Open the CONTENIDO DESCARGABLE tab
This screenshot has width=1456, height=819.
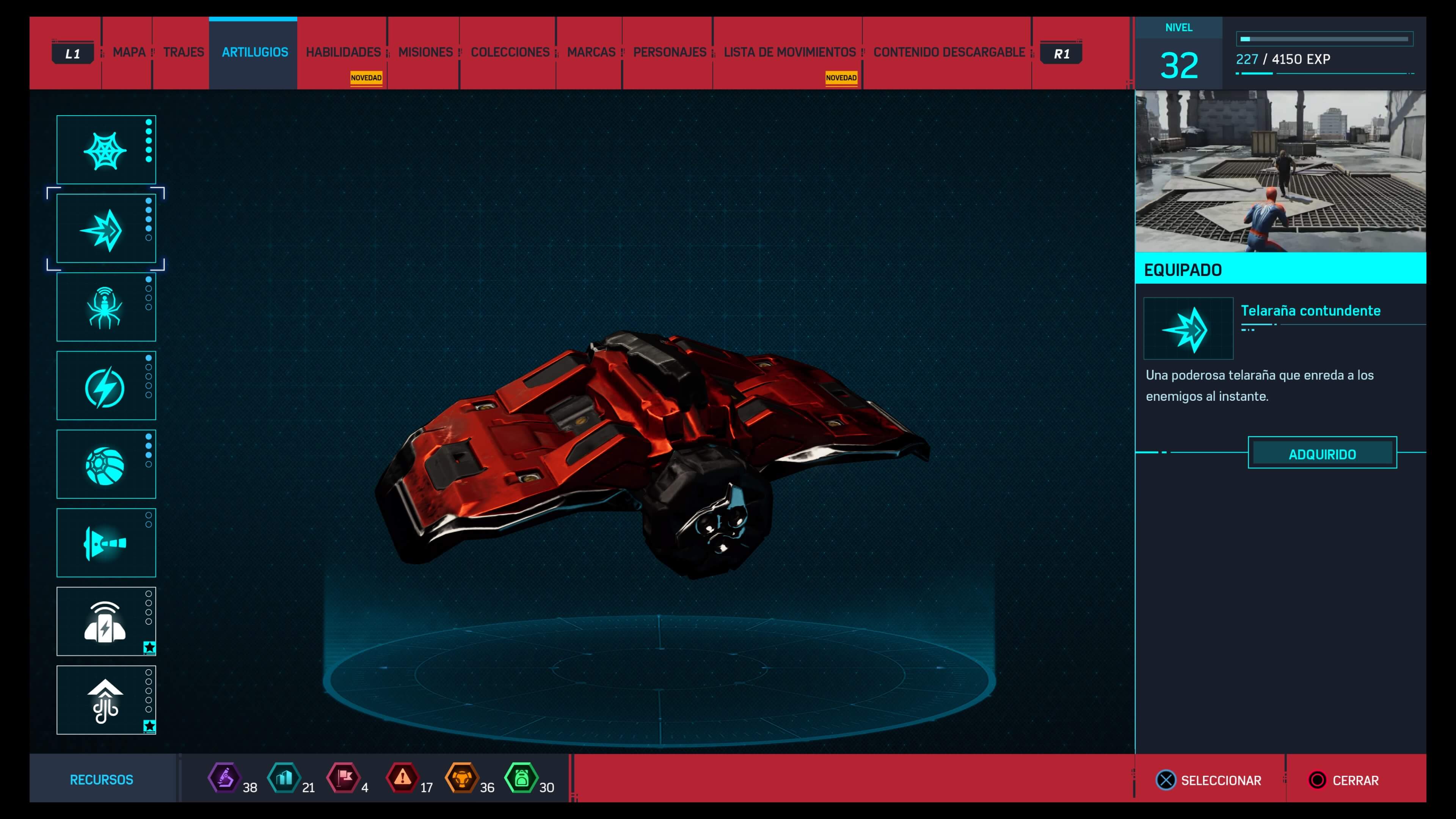pyautogui.click(x=948, y=53)
